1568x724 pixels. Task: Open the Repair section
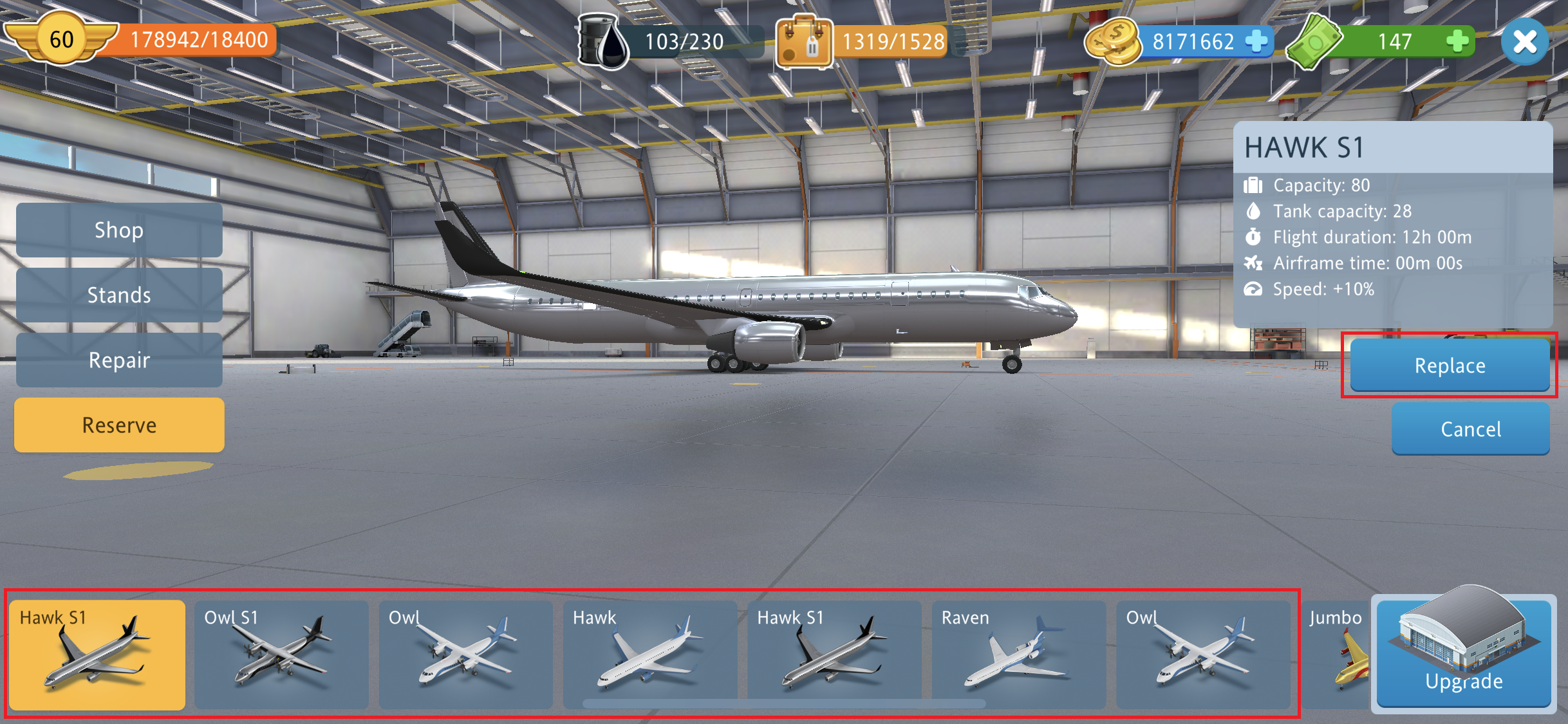119,360
